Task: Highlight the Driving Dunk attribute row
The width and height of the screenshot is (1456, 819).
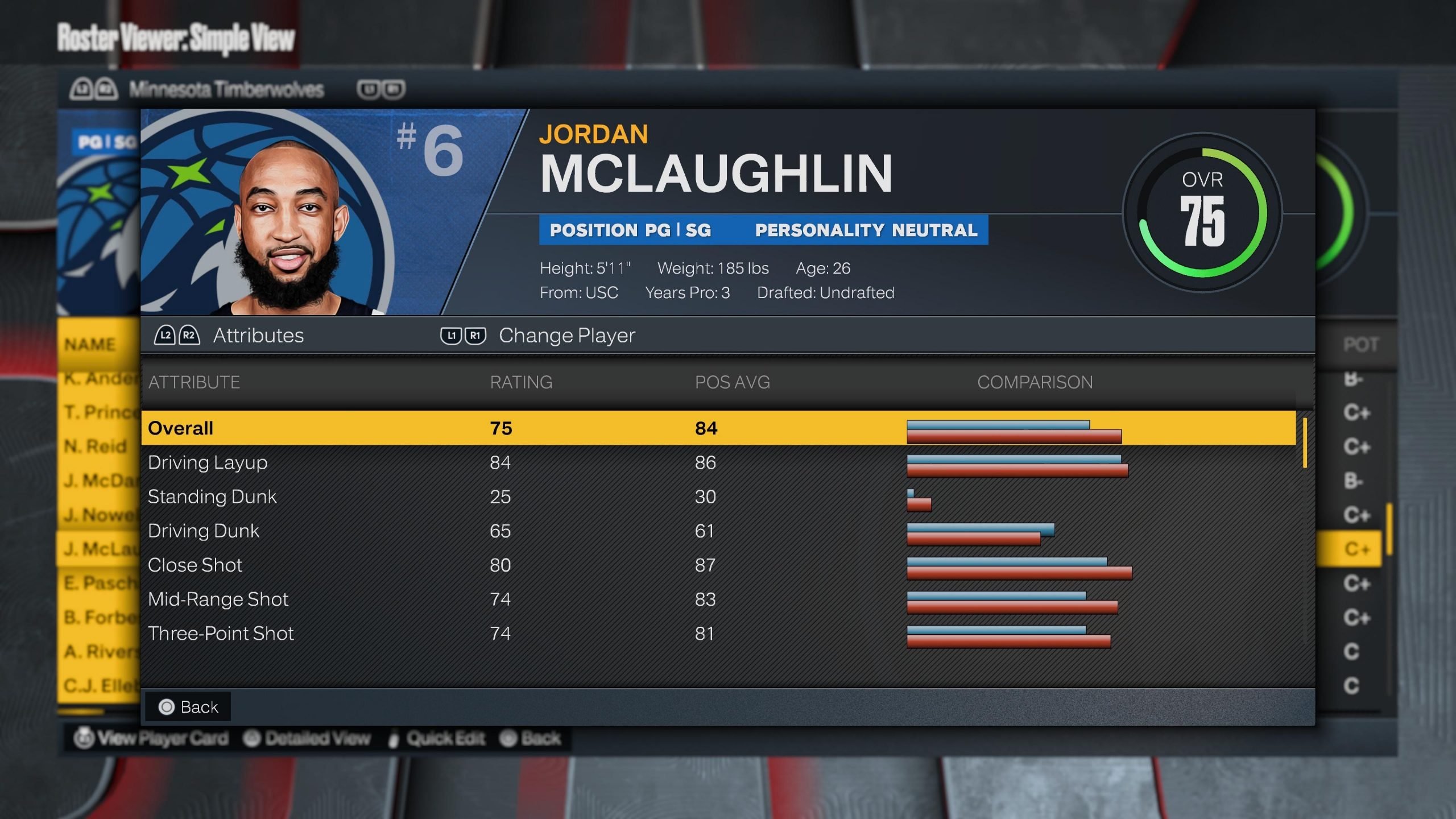Action: [x=718, y=531]
